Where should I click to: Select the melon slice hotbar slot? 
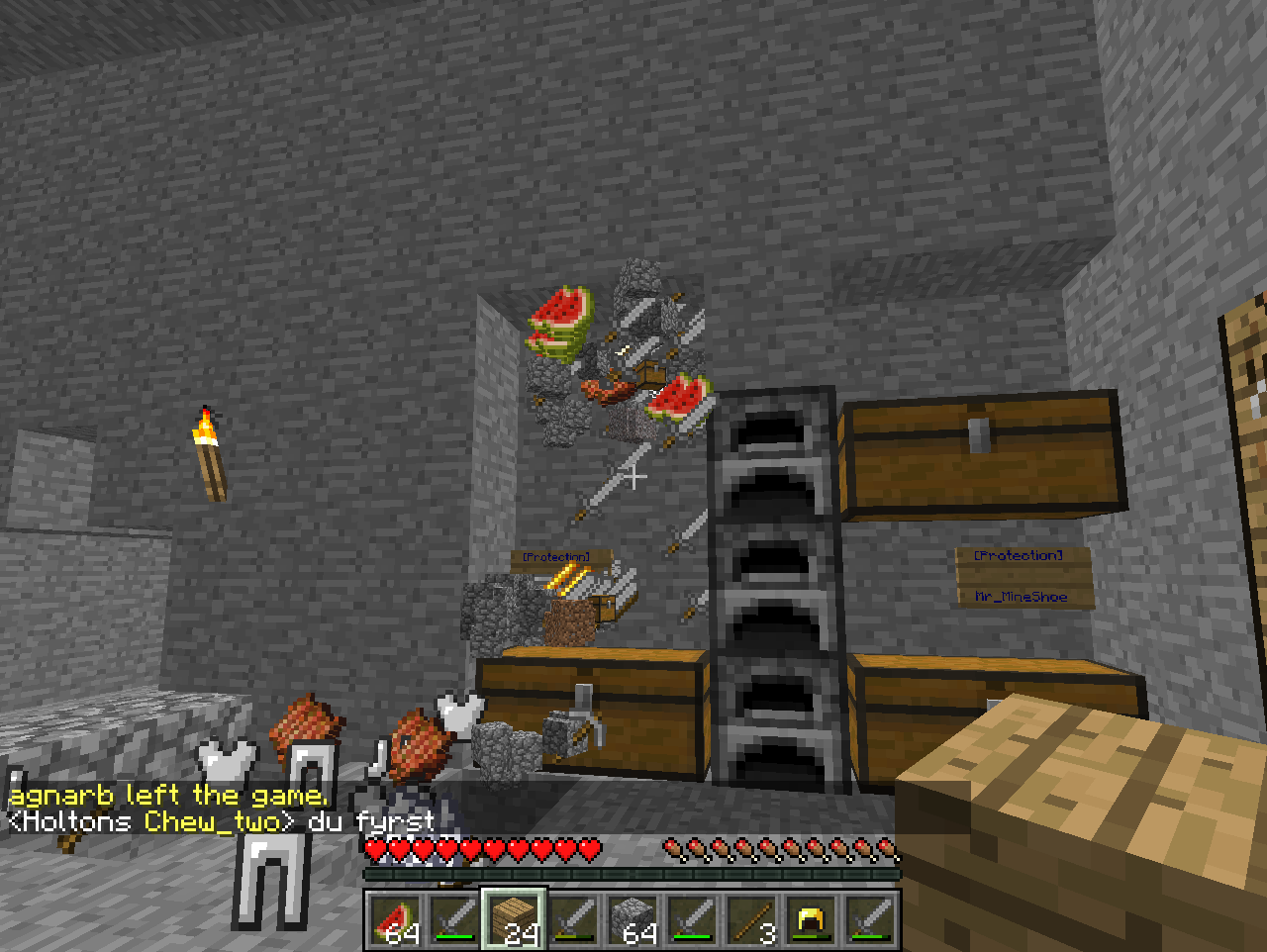(396, 919)
